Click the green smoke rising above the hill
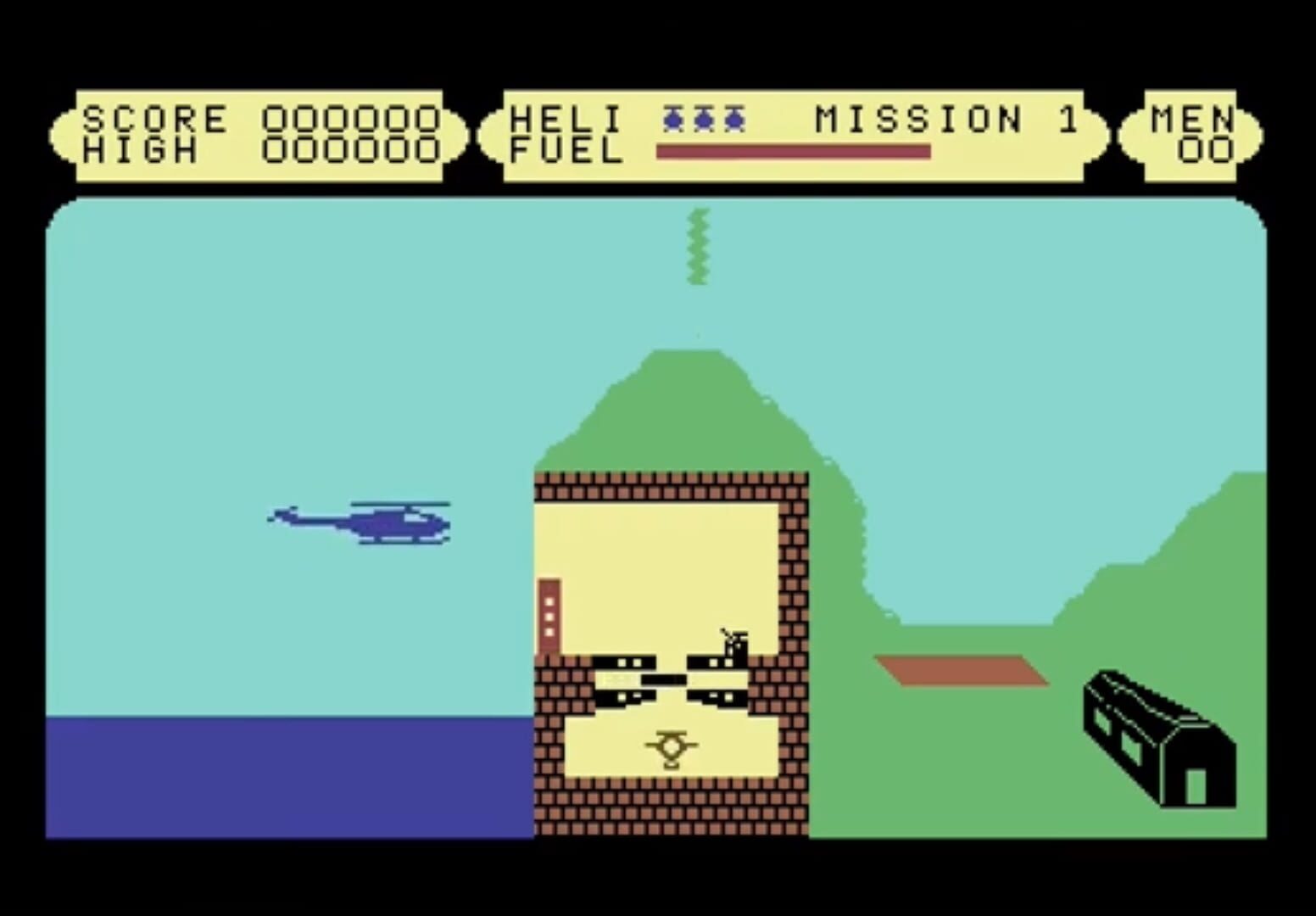This screenshot has height=916, width=1316. point(699,246)
